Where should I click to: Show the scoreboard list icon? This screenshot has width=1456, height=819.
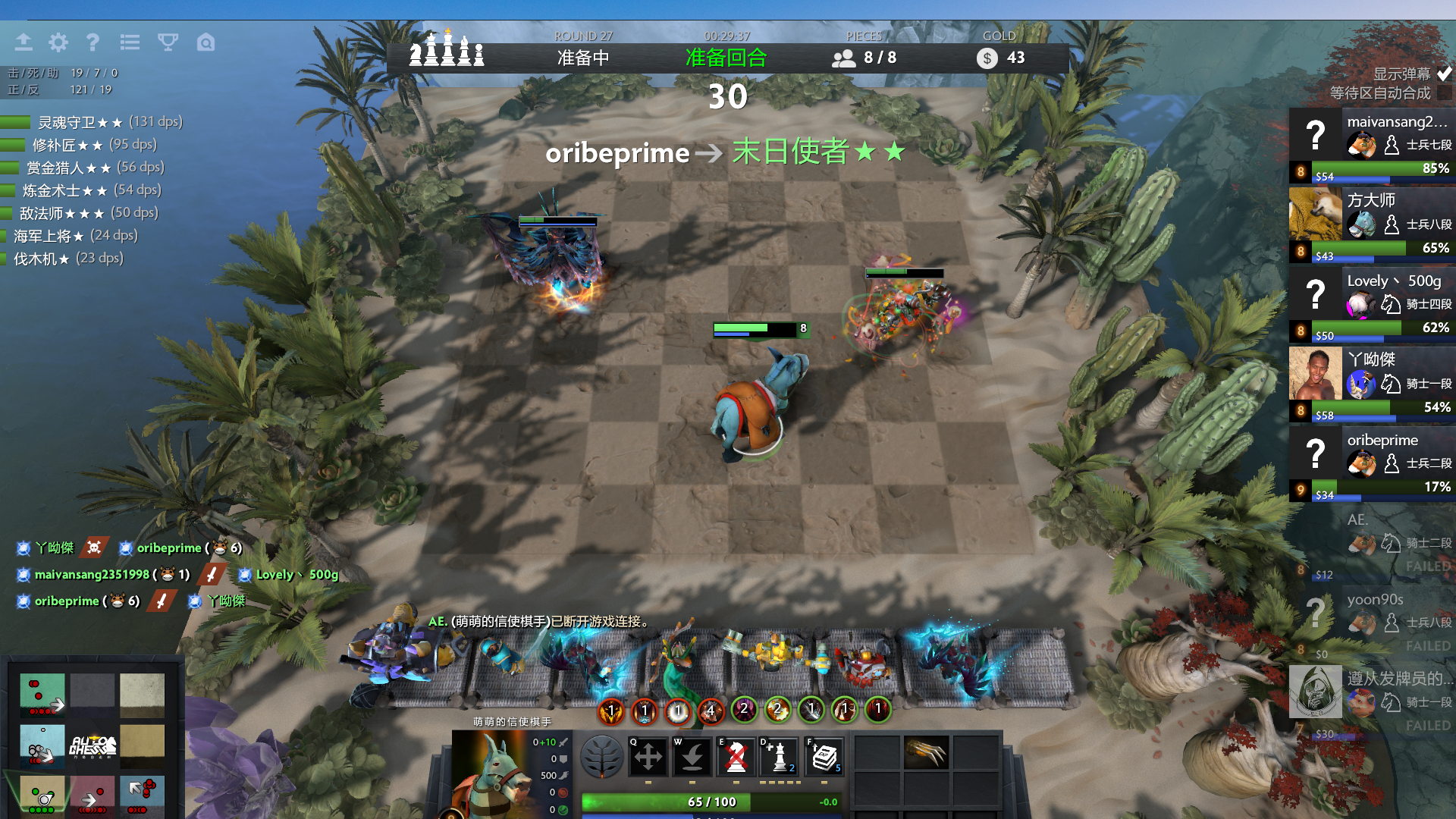point(130,42)
